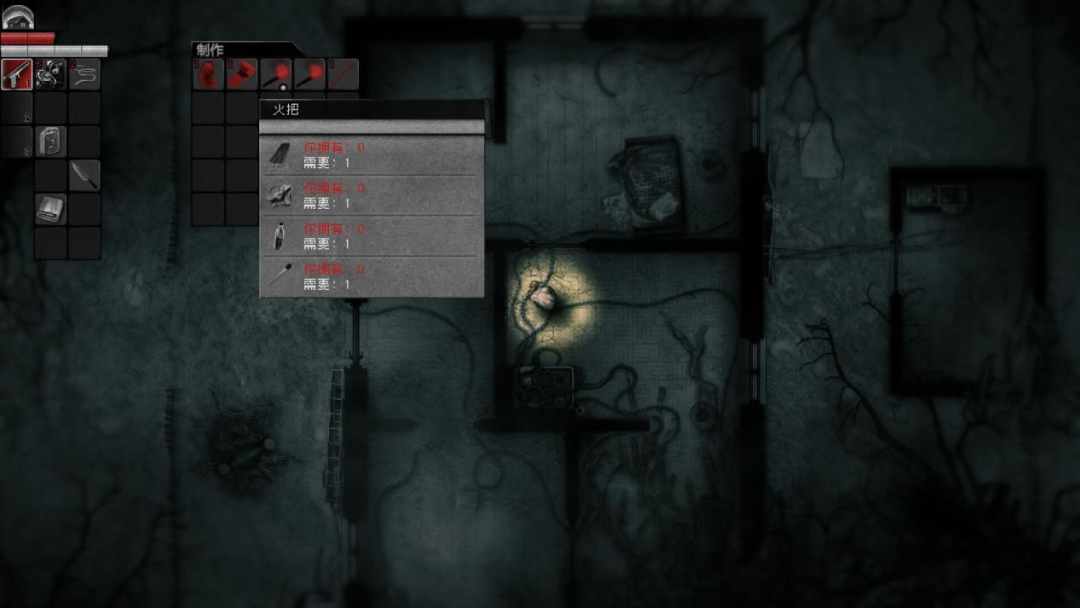Select the coiled wire inventory item
The image size is (1080, 608).
tap(84, 74)
